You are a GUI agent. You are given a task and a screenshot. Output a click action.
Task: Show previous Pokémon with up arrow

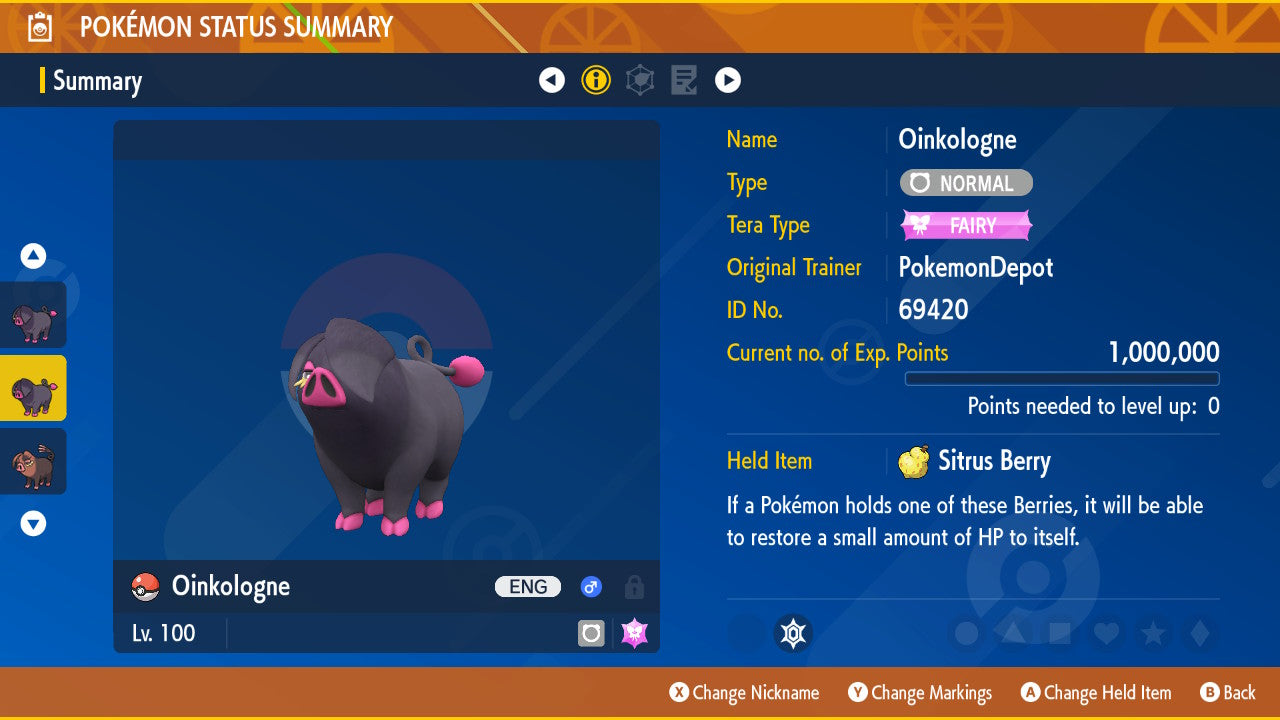tap(34, 256)
